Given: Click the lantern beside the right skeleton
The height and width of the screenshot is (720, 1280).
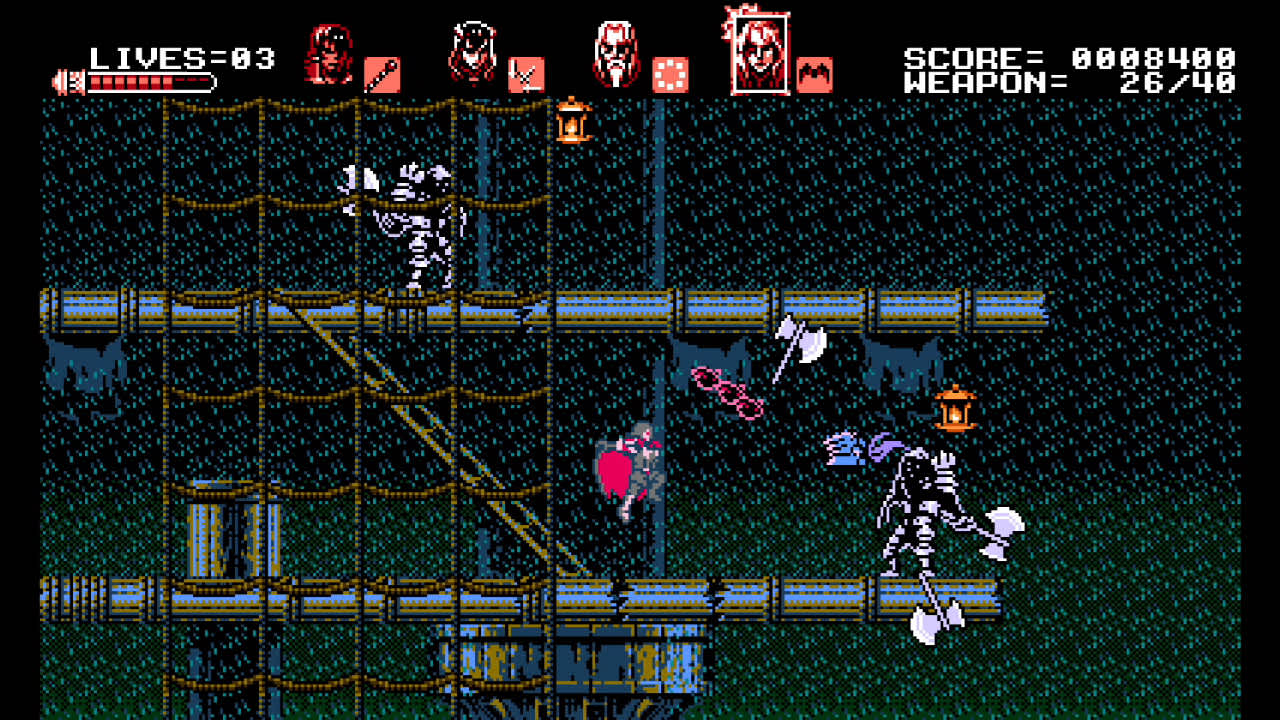Looking at the screenshot, I should pyautogui.click(x=955, y=410).
